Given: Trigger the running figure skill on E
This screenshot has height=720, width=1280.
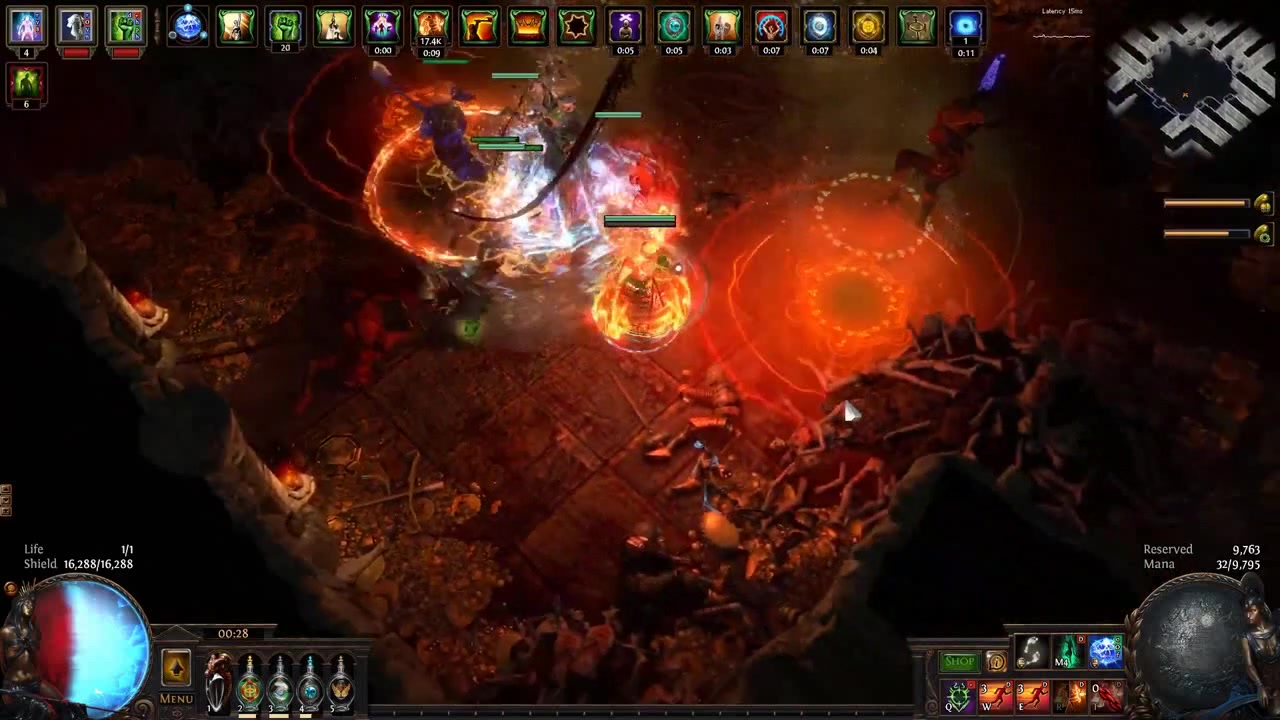Looking at the screenshot, I should point(1032,696).
